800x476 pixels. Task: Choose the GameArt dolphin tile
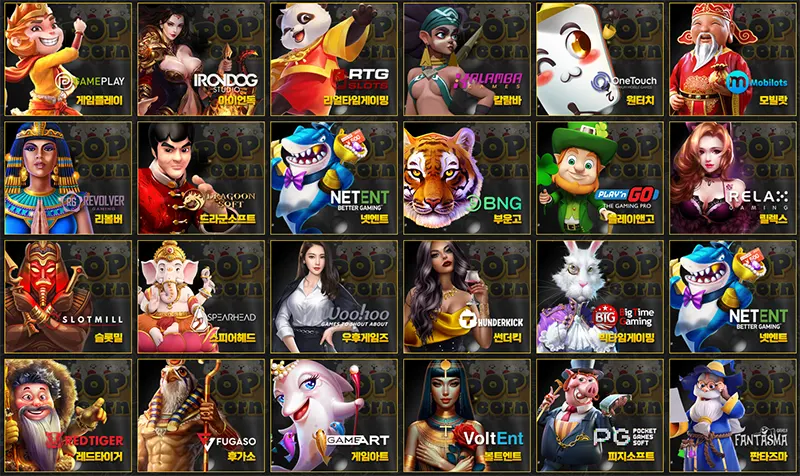(x=333, y=414)
